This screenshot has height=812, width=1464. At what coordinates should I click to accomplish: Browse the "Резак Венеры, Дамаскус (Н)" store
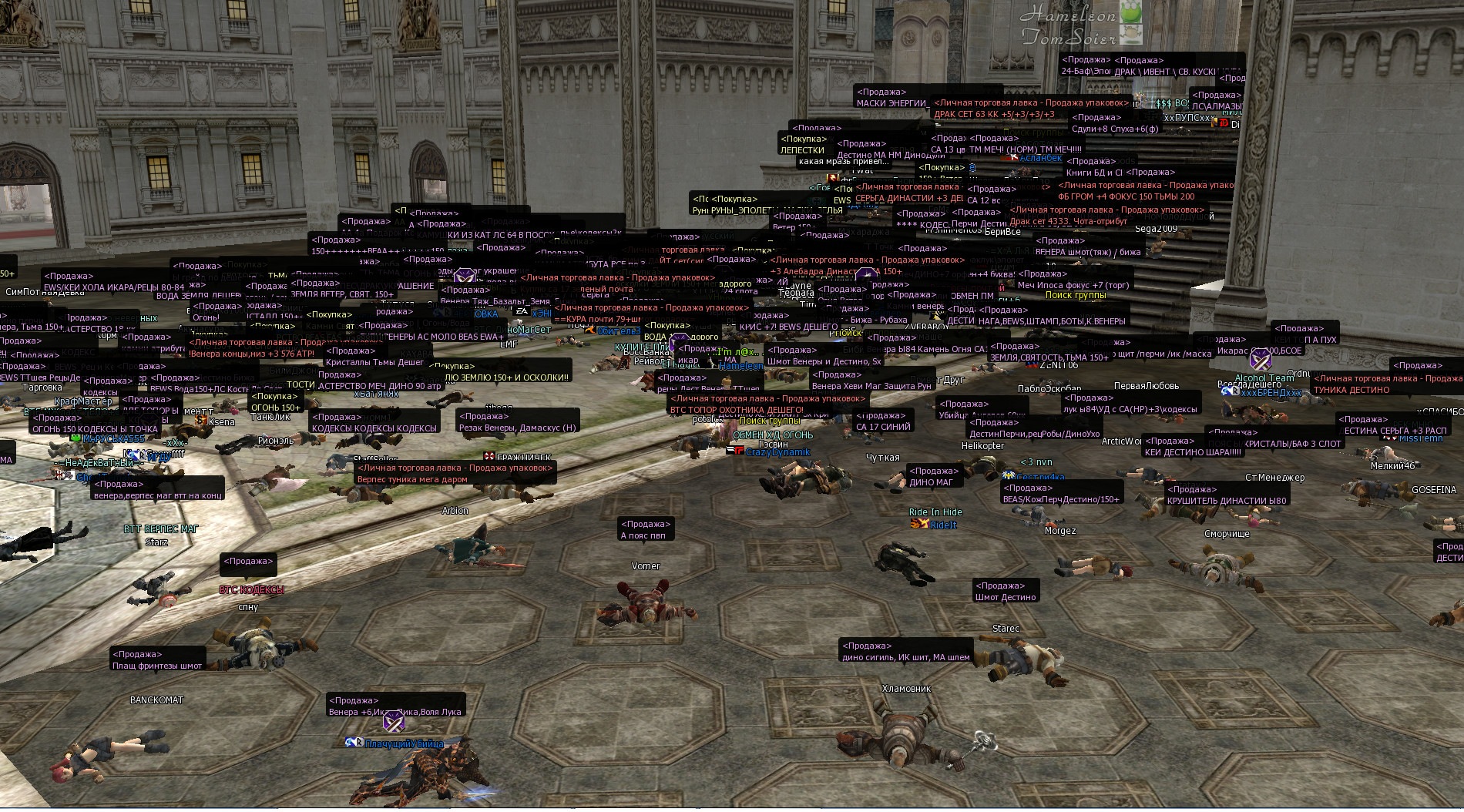coord(517,428)
